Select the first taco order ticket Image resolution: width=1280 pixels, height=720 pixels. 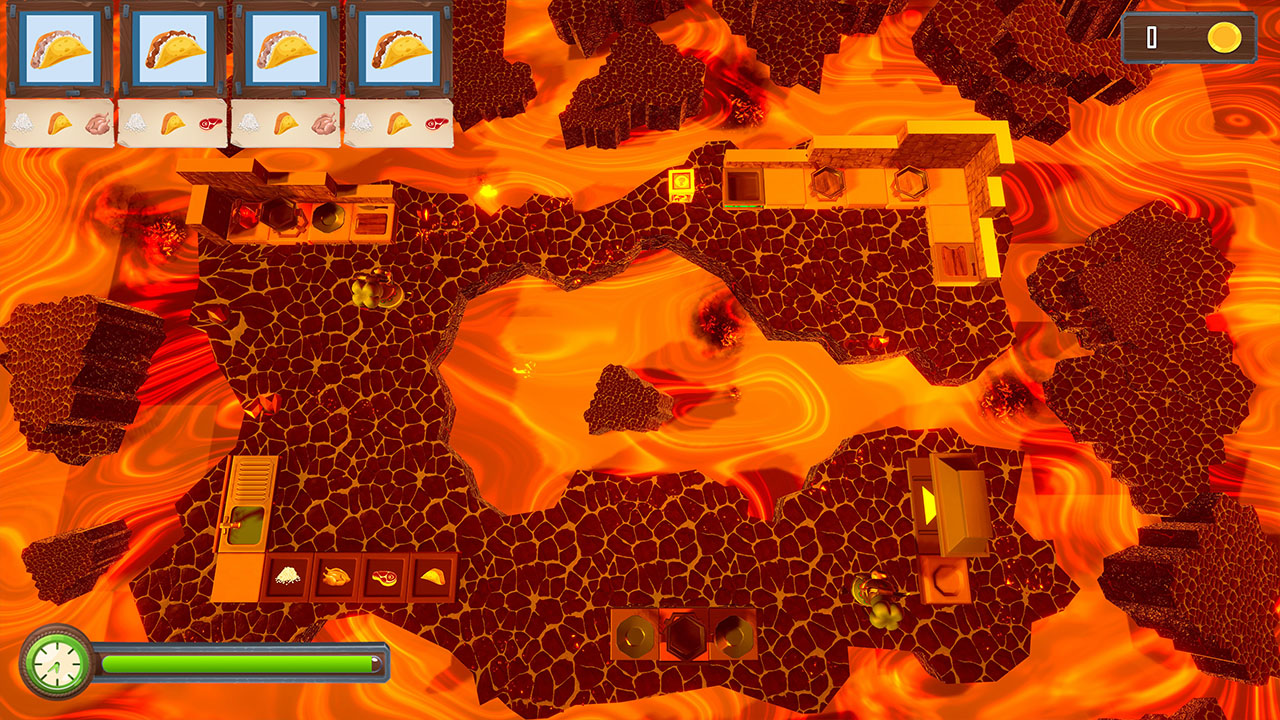60,48
